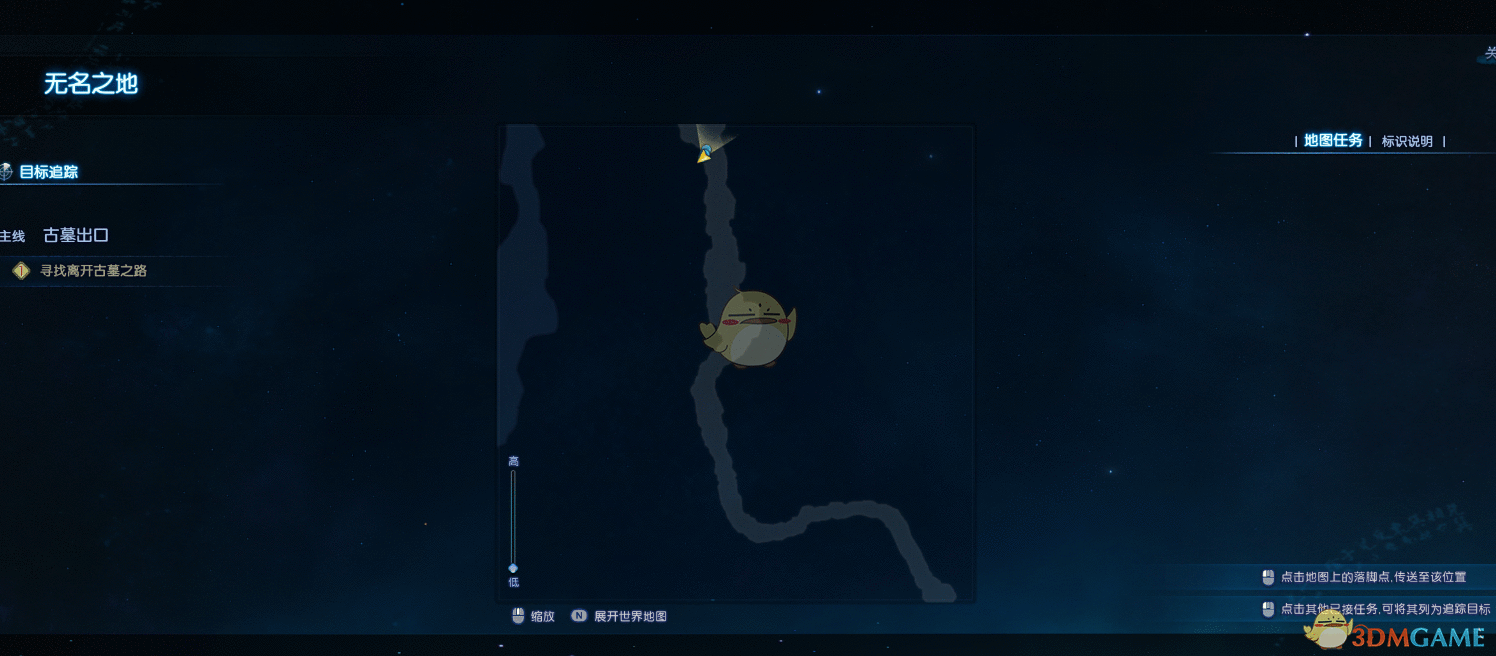Click the 寻找离开古墓之路 objective row
This screenshot has height=656, width=1496.
click(93, 271)
